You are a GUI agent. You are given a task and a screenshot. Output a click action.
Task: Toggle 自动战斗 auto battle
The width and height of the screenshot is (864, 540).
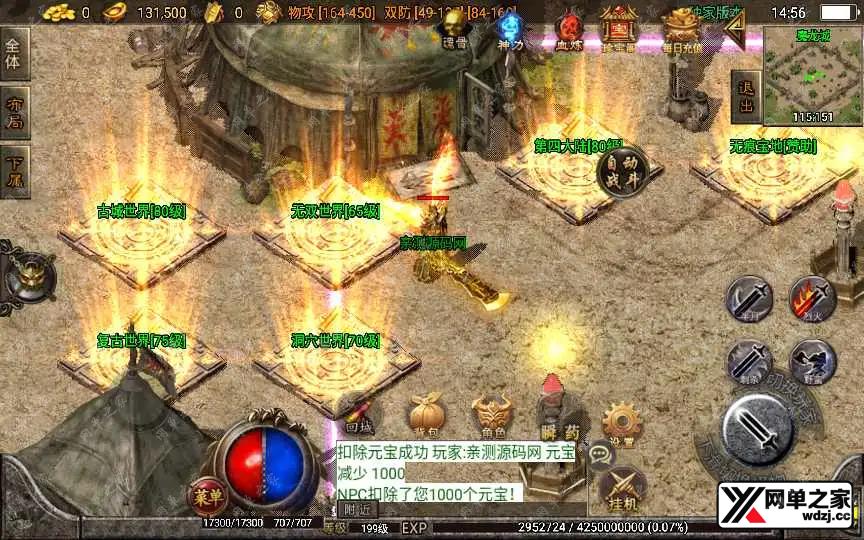pyautogui.click(x=623, y=172)
